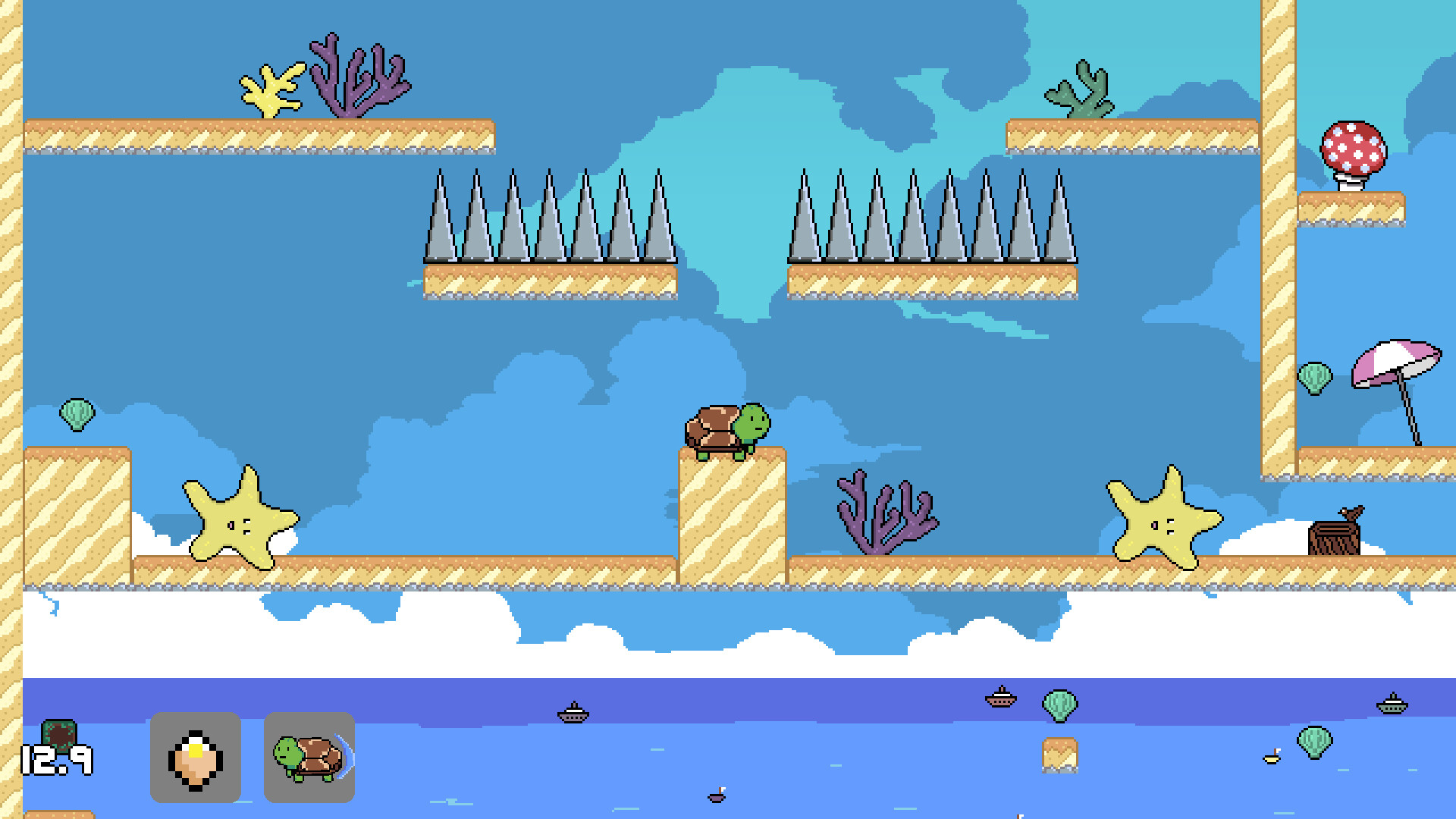Screen dimensions: 1456x819
Task: Click the turtle character on the pillar
Action: [x=726, y=427]
